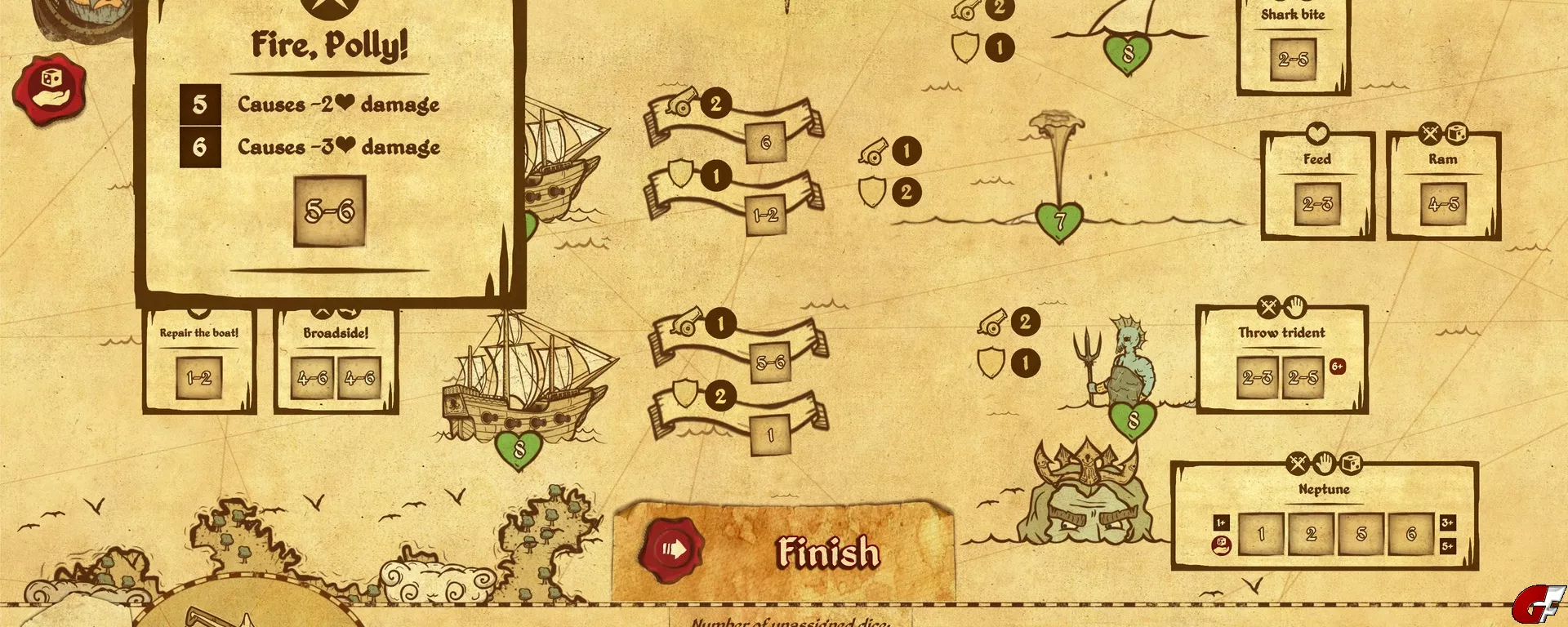The height and width of the screenshot is (627, 1568).
Task: Select the red wax seal dice icon
Action: tap(49, 90)
